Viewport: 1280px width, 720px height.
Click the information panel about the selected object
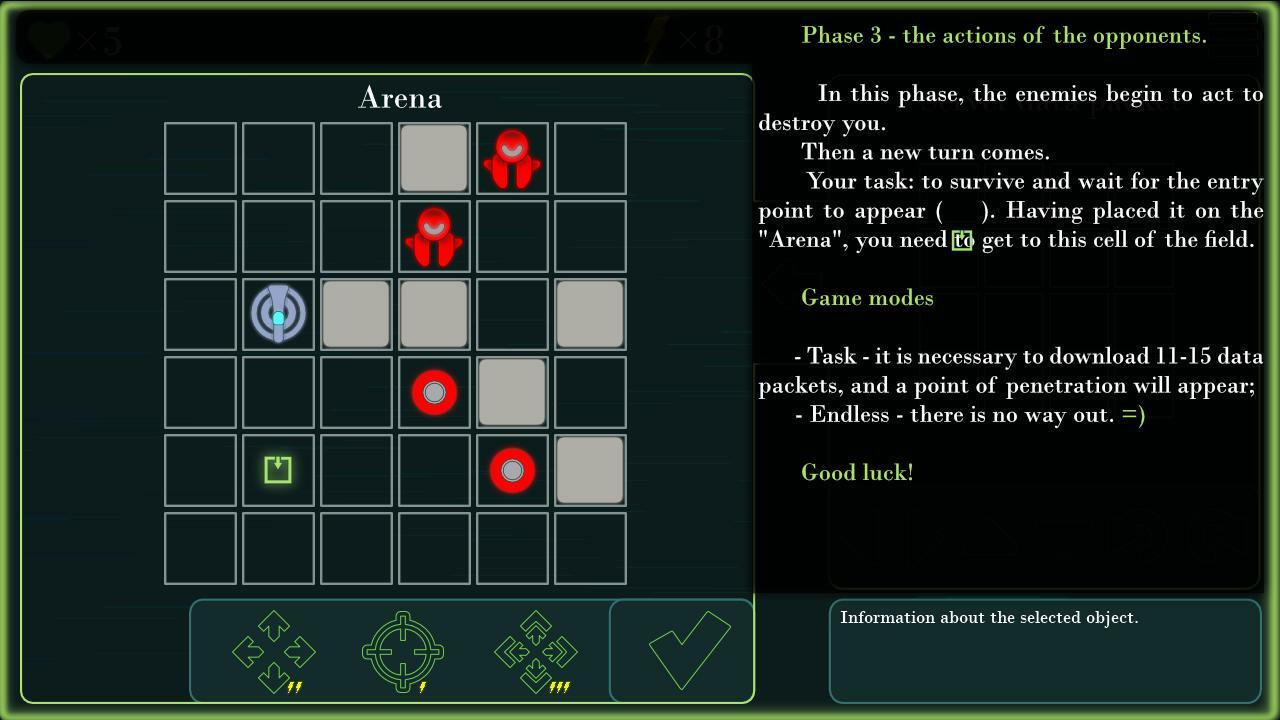coord(1043,650)
